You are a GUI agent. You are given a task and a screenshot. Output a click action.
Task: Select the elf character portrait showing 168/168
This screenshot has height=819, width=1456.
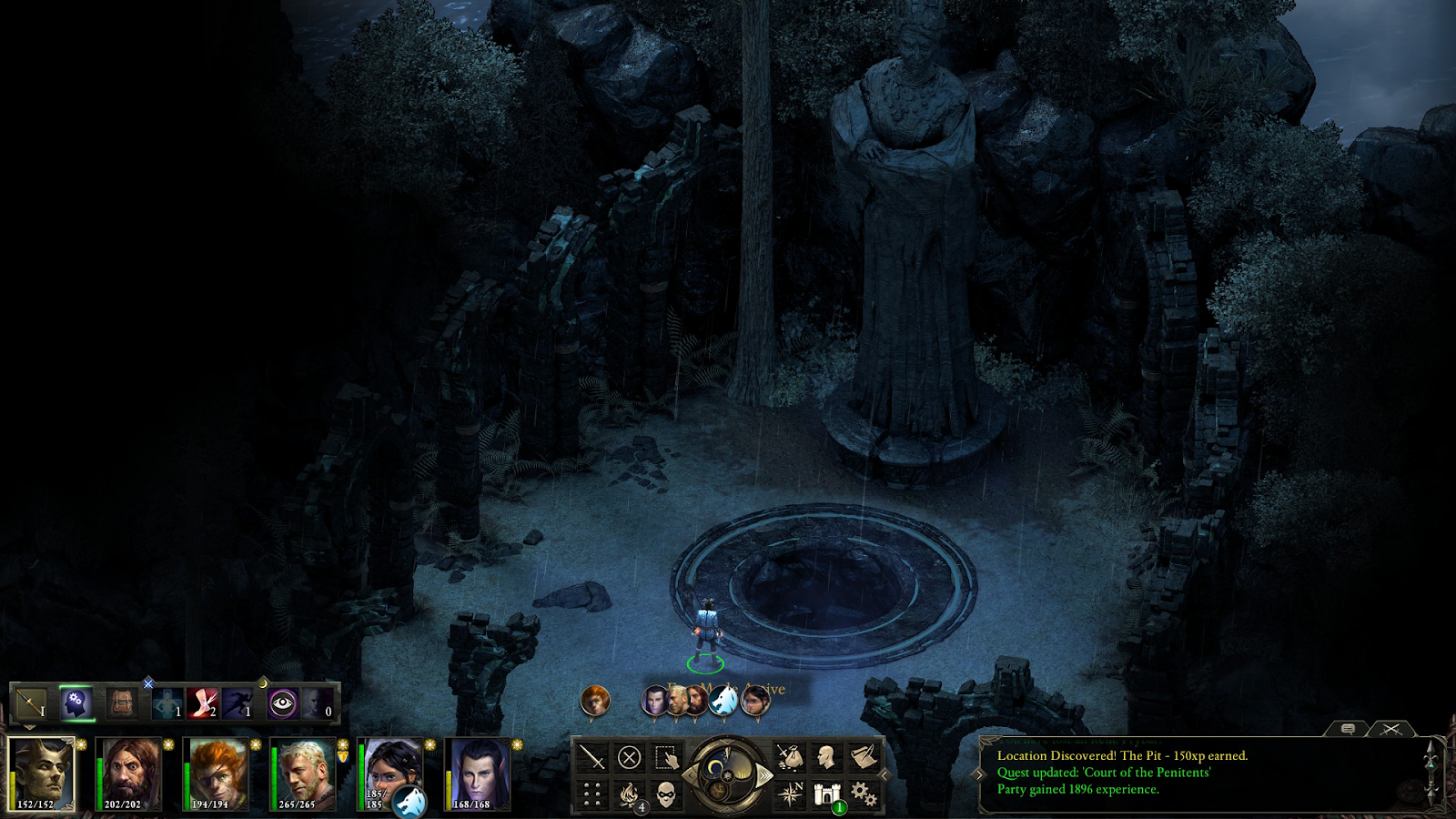coord(480,775)
